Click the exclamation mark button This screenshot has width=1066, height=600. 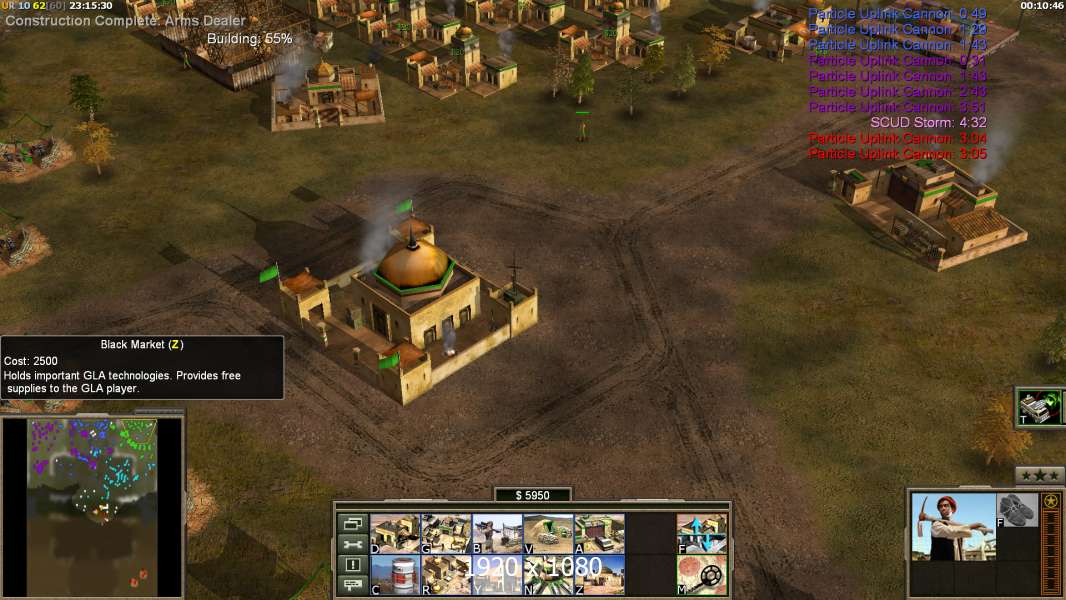click(x=352, y=565)
